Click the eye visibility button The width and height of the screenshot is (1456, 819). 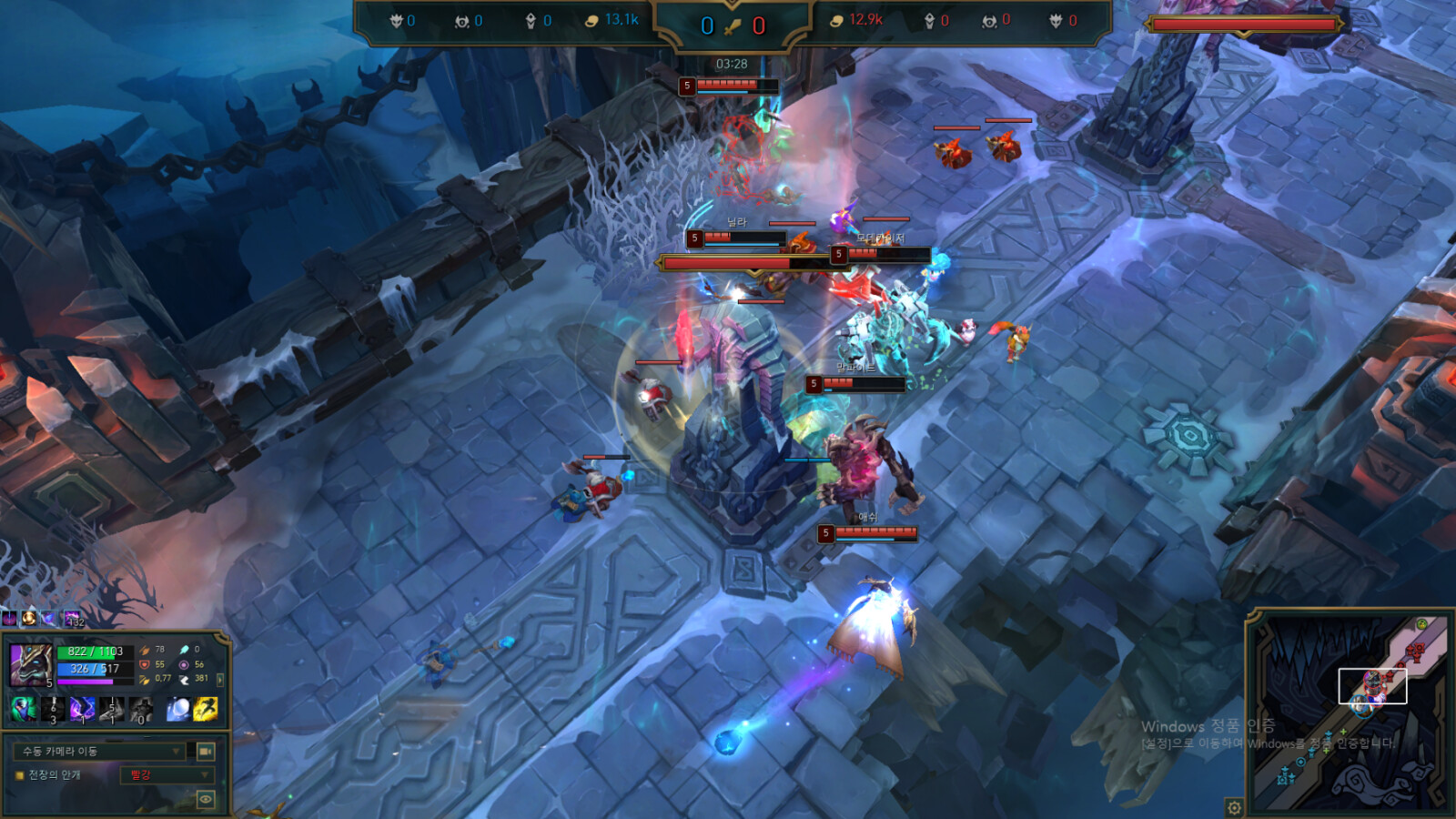click(x=206, y=799)
